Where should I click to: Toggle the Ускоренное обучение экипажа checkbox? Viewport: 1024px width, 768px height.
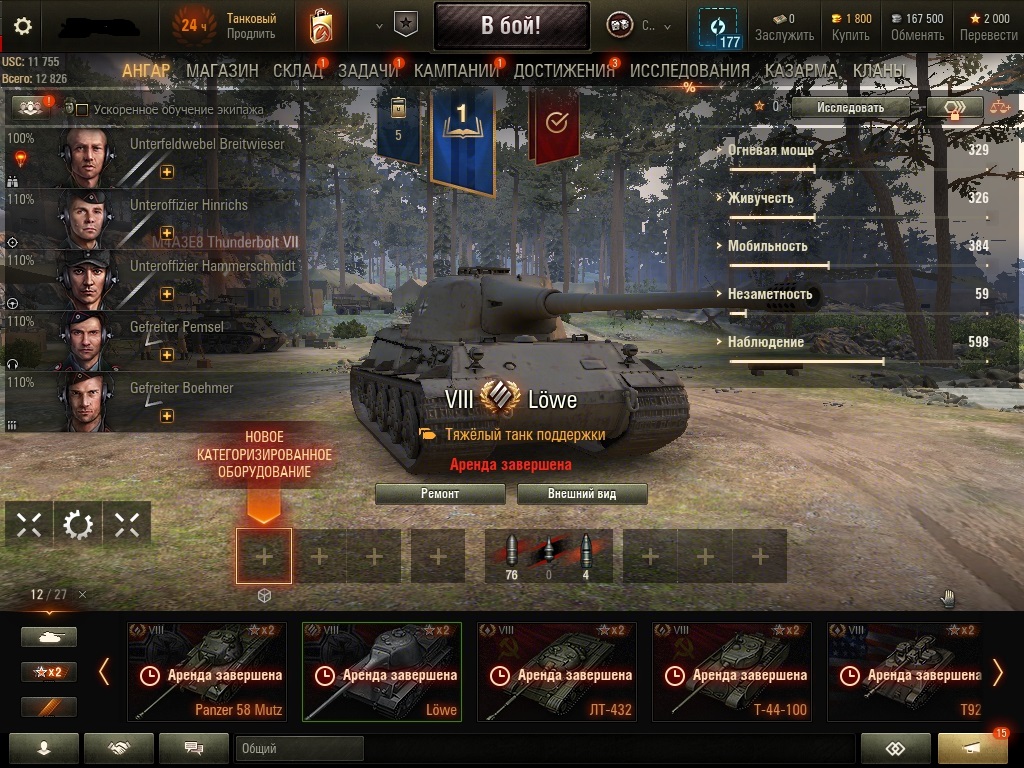click(x=83, y=109)
